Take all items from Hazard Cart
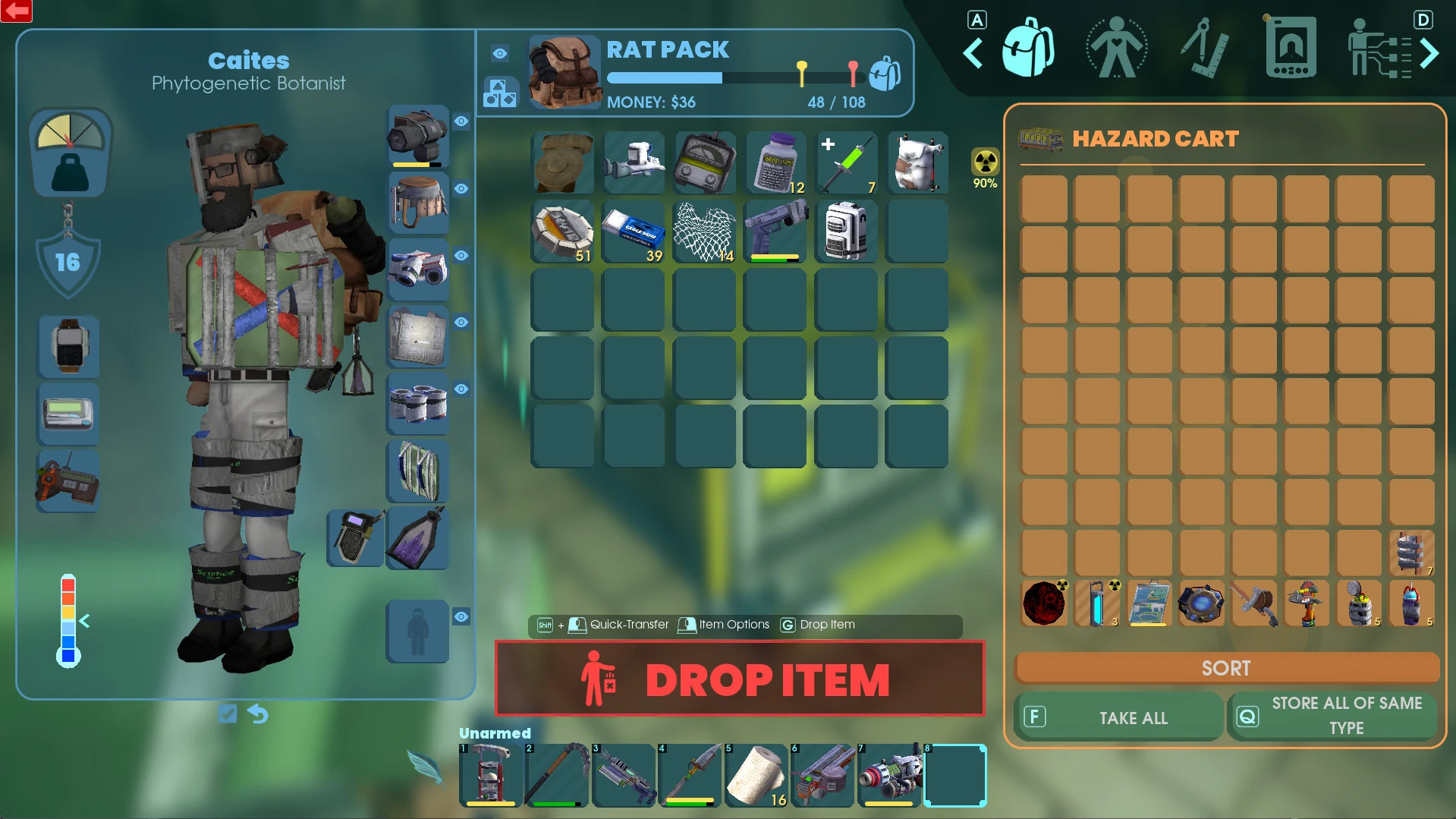Viewport: 1456px width, 819px height. pos(1119,717)
